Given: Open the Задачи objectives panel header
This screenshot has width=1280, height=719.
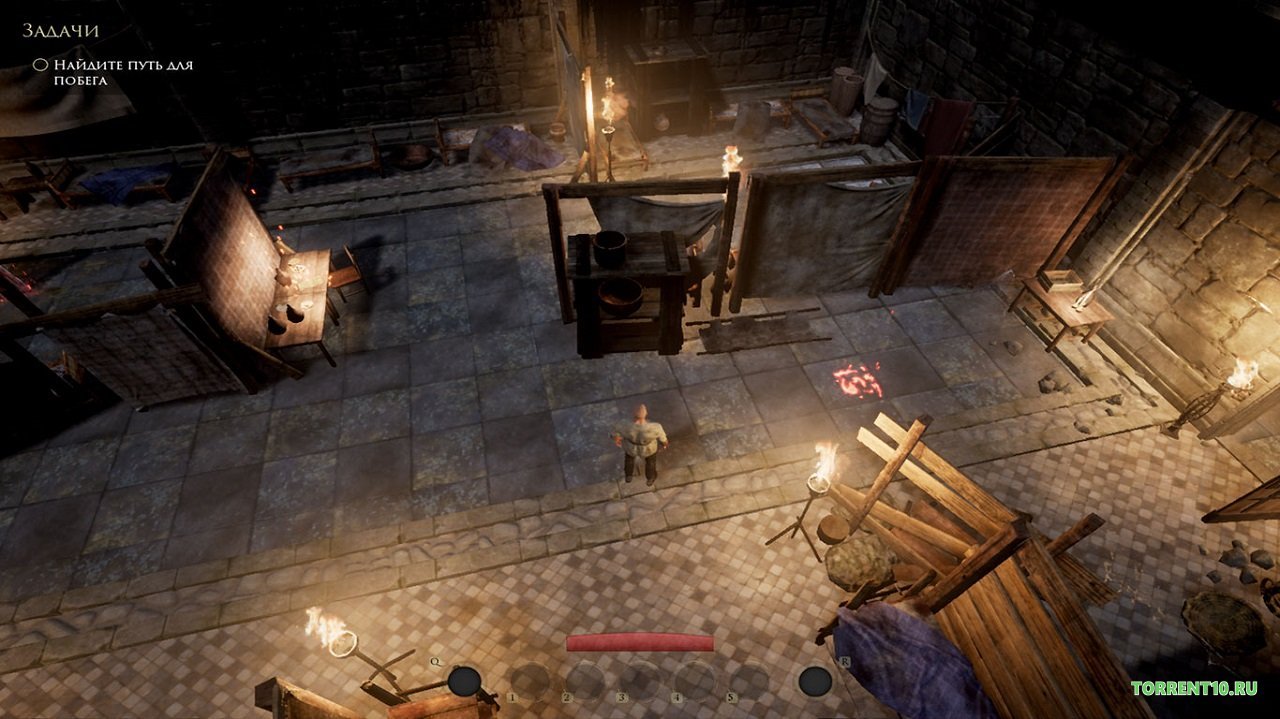Looking at the screenshot, I should point(61,32).
